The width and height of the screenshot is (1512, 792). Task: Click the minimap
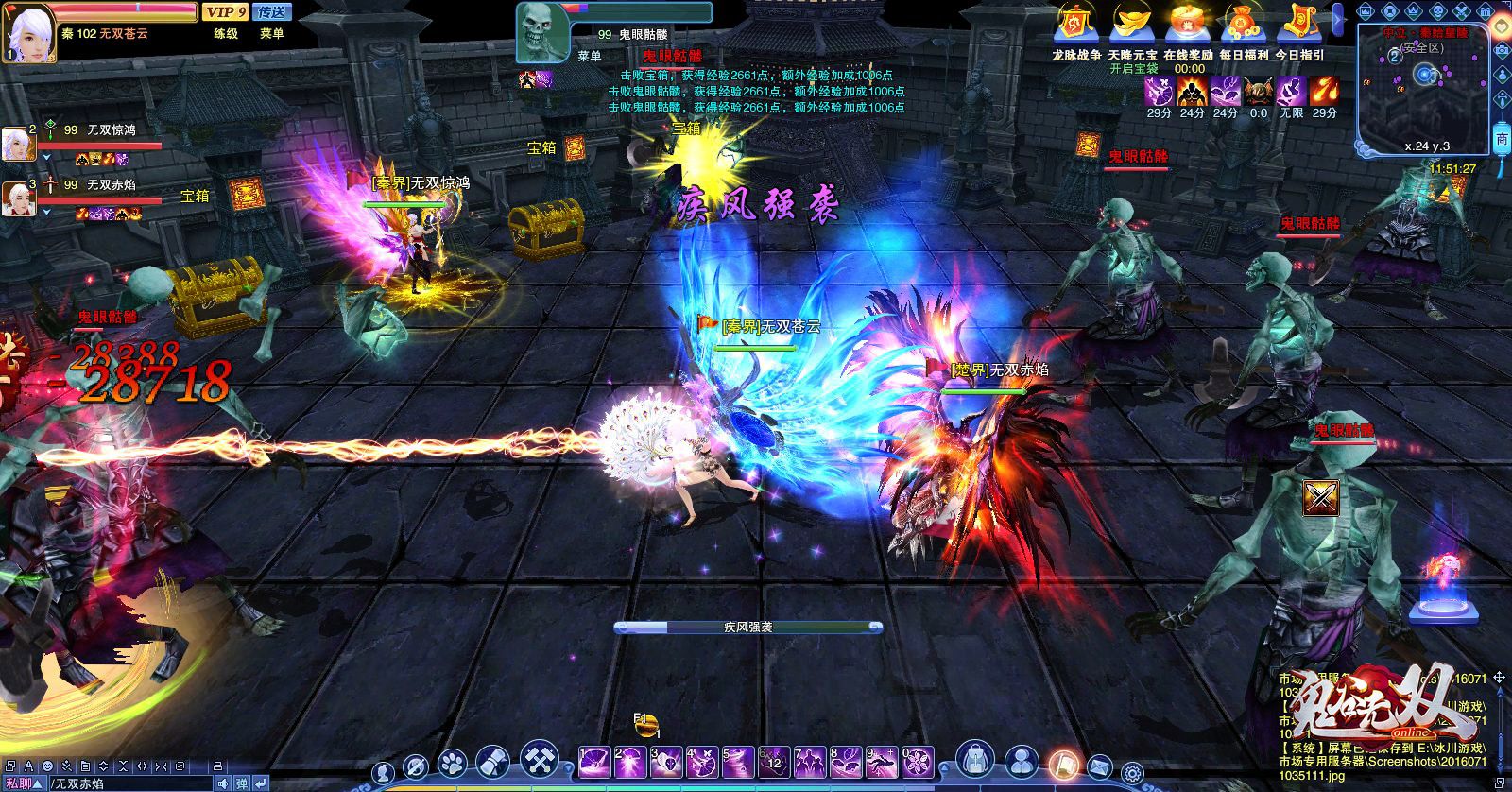coord(1423,87)
